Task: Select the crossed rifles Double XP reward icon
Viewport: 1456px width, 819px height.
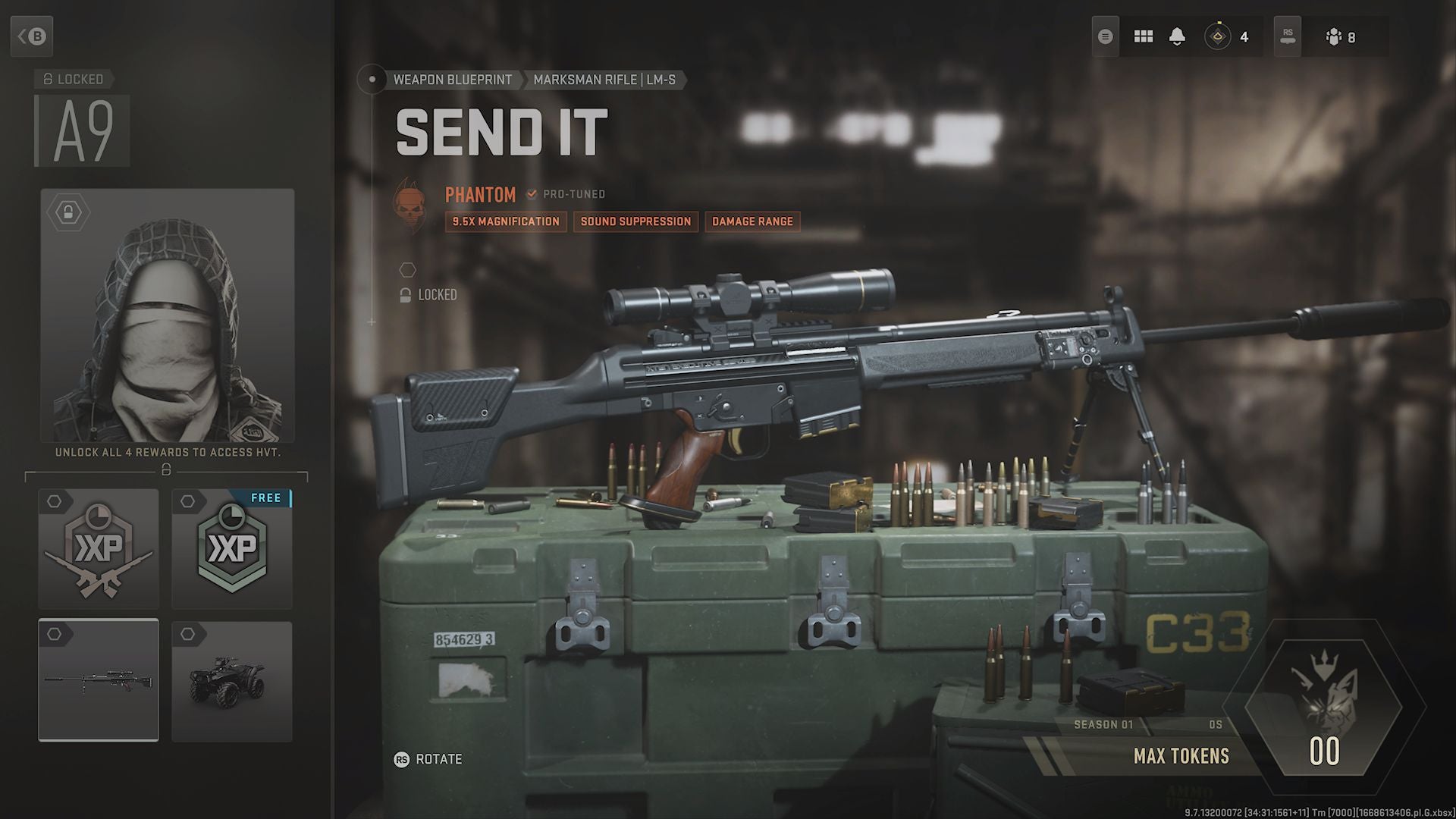Action: [x=99, y=549]
